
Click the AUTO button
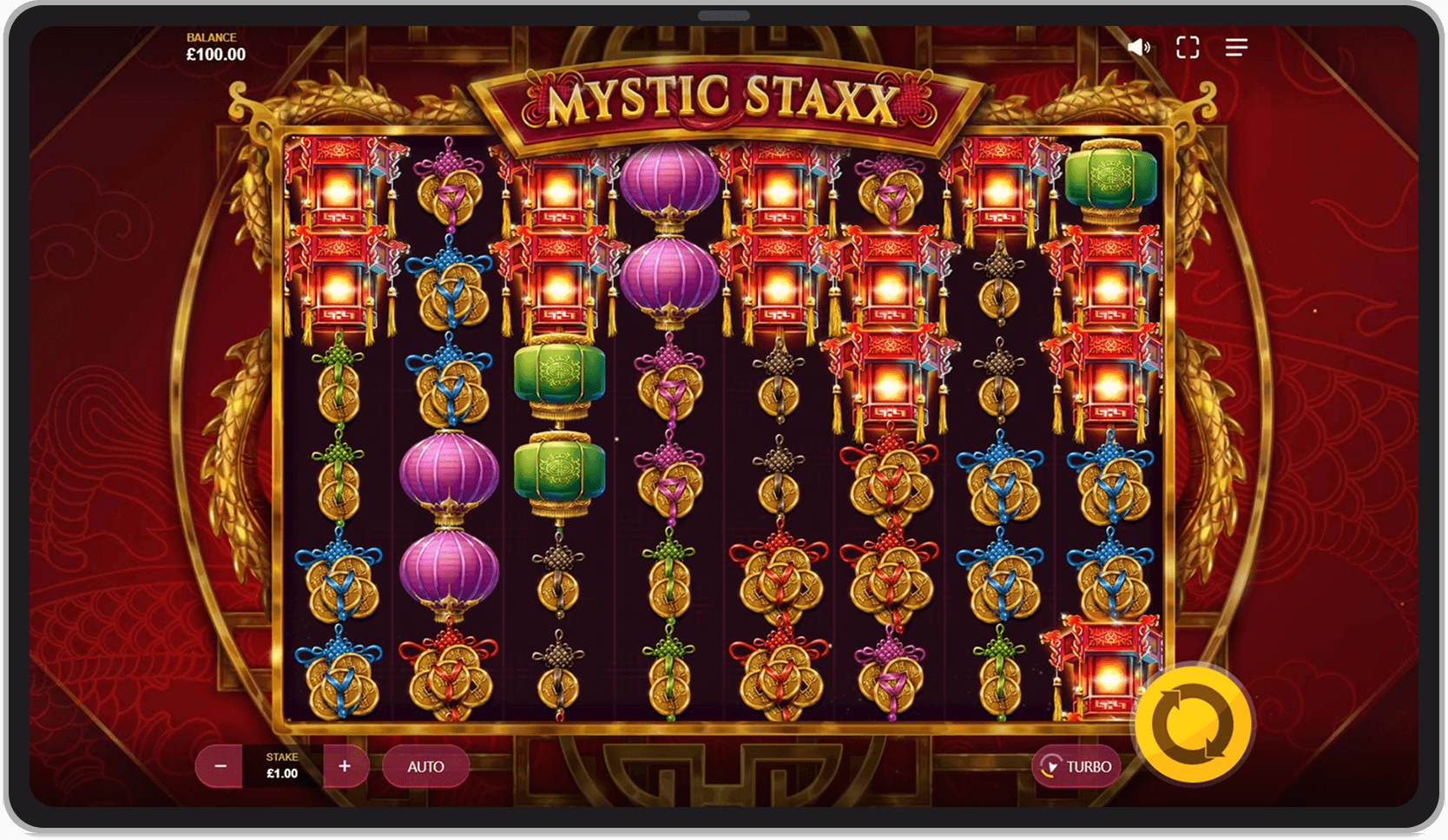[426, 766]
